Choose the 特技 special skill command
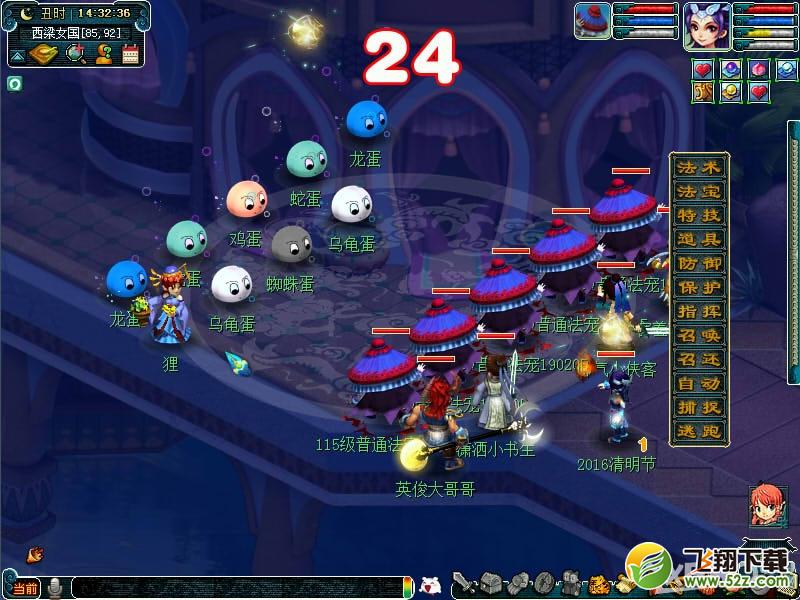Screen dimensions: 800x600 click(698, 215)
